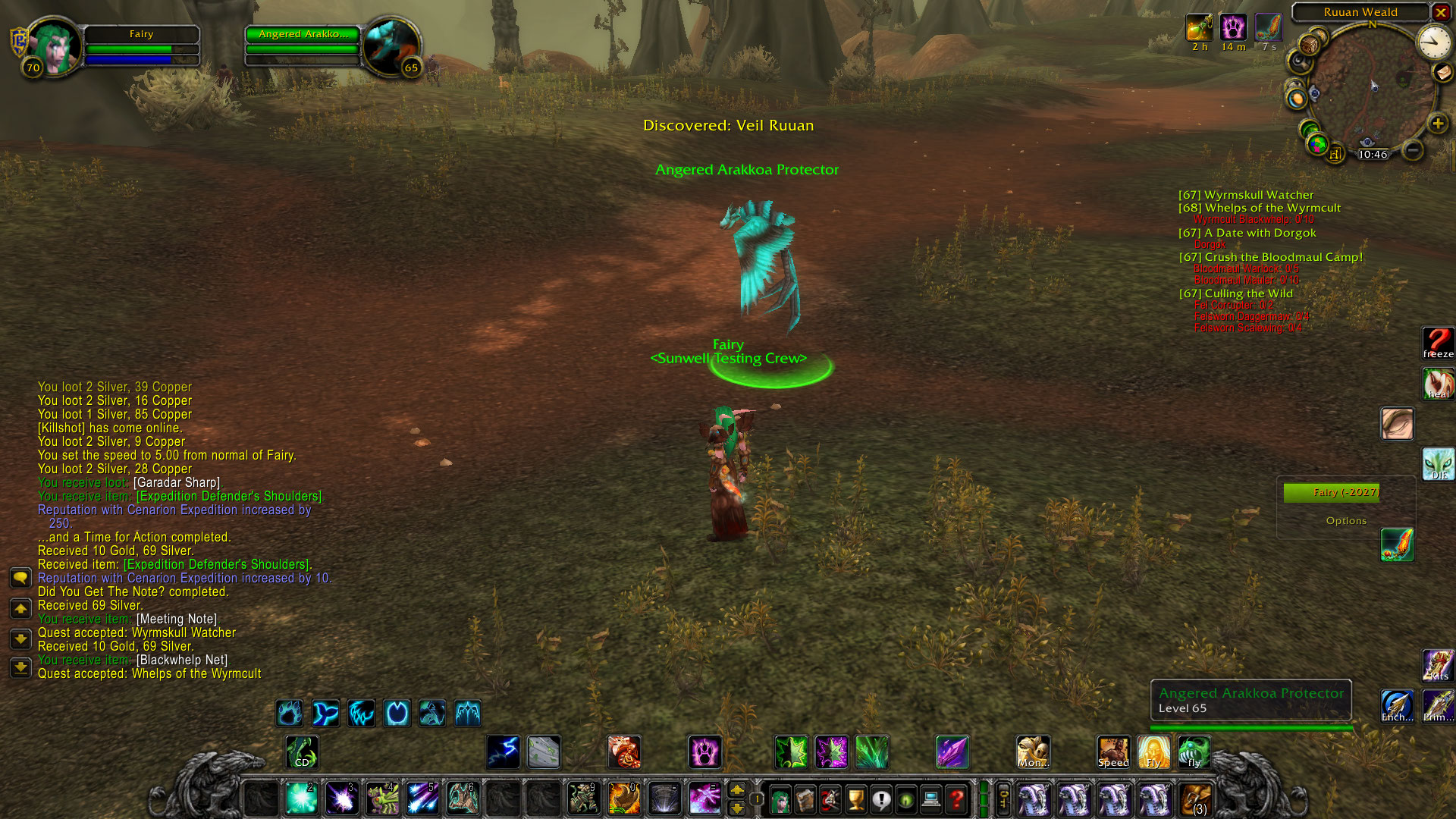Toggle the Fly button
The width and height of the screenshot is (1456, 819).
tap(1153, 751)
